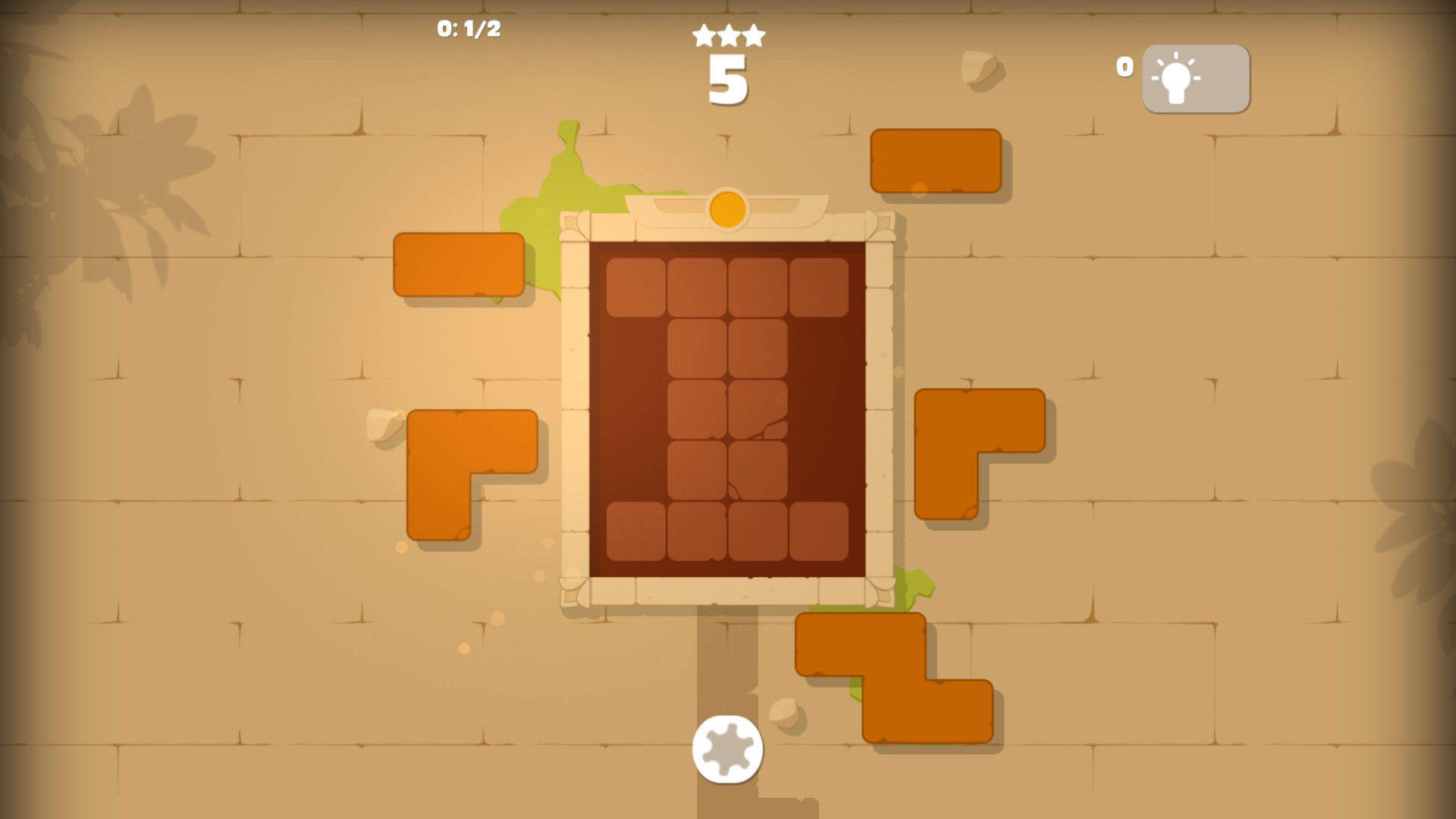Pick the small orange rectangle piece on left
This screenshot has width=1456, height=819.
click(x=459, y=264)
